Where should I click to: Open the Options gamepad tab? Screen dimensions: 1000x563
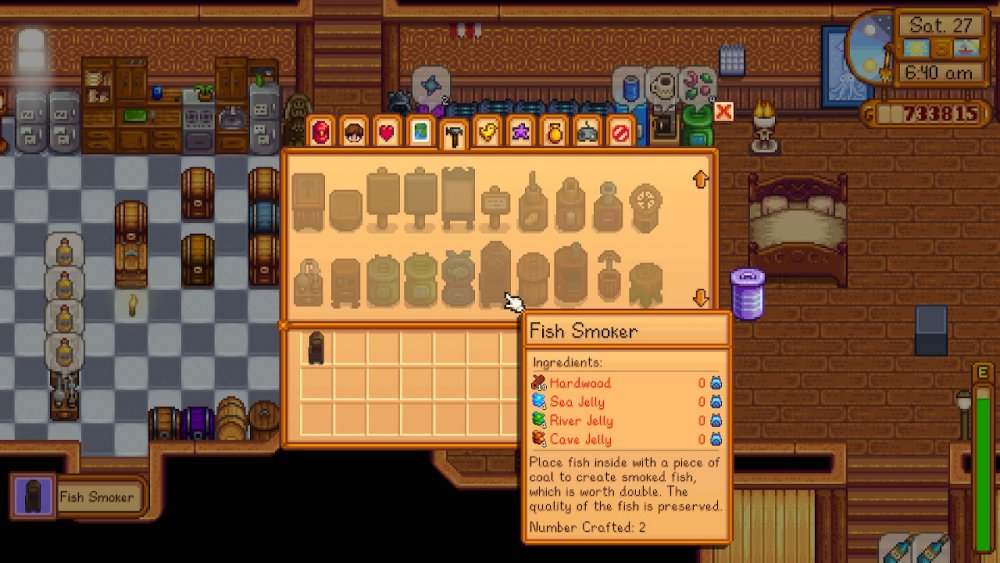[x=588, y=133]
